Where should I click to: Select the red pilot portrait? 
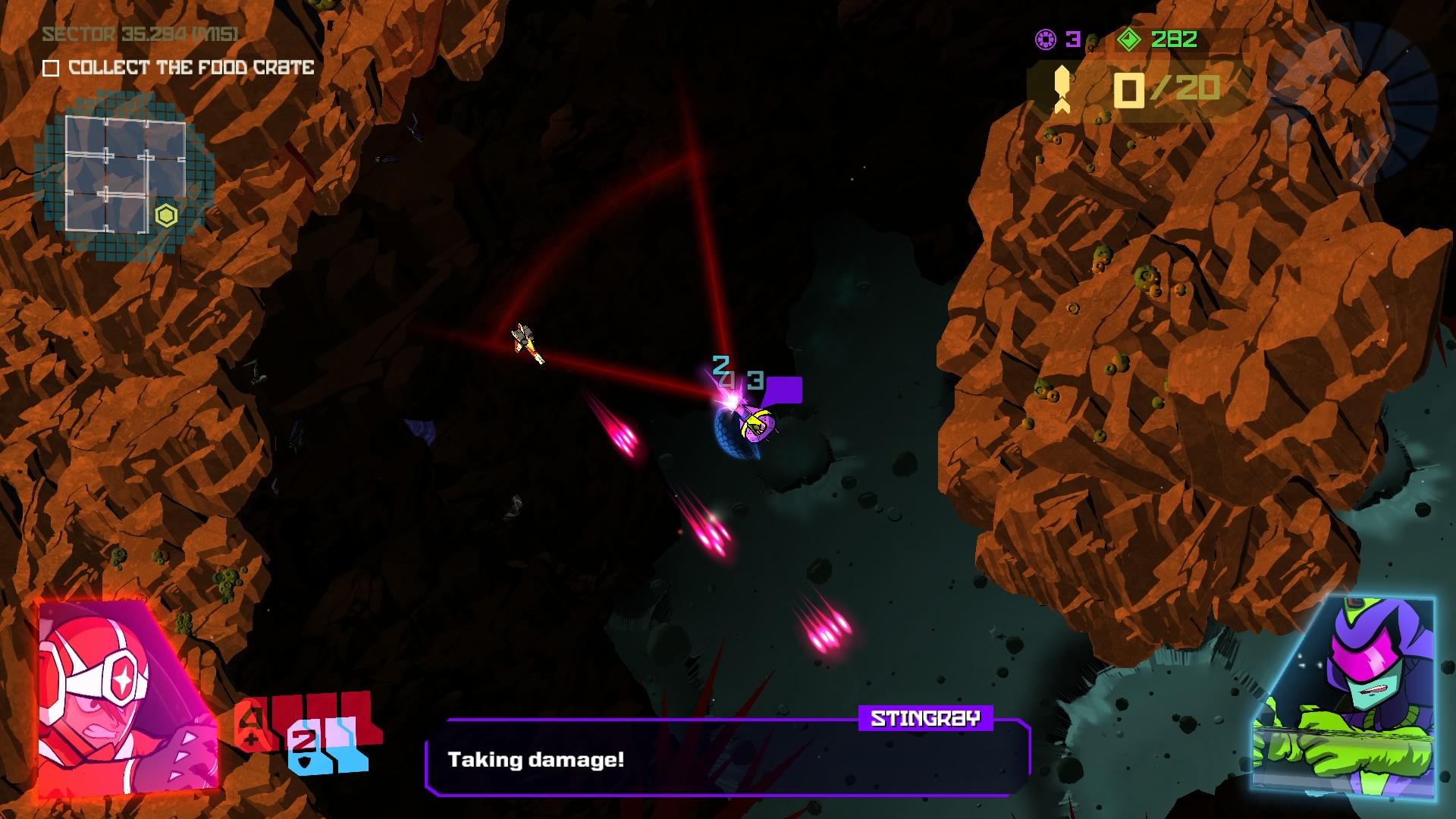[127, 698]
